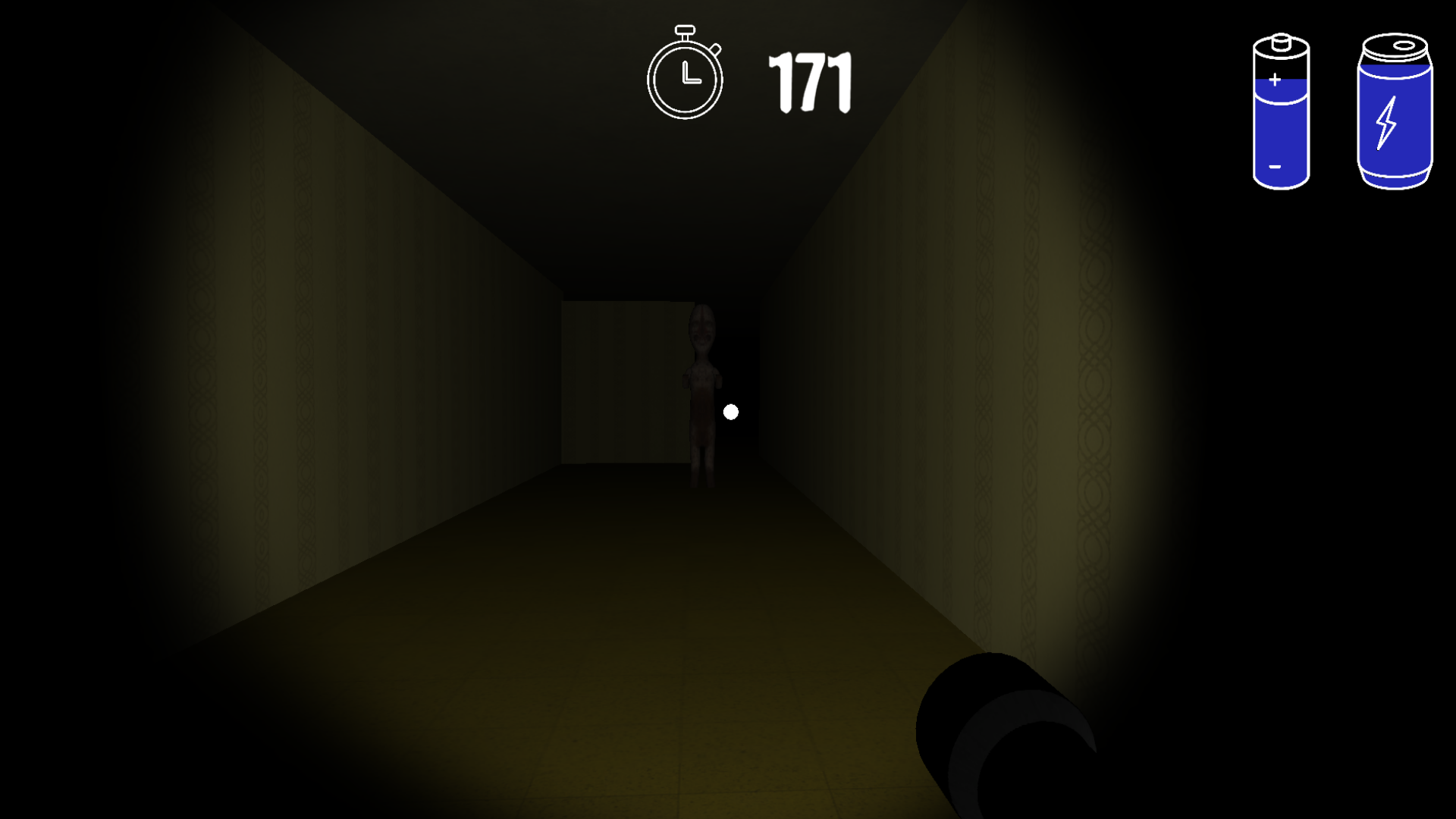The width and height of the screenshot is (1456, 819).
Task: Click the white crosshair dot
Action: click(x=730, y=411)
